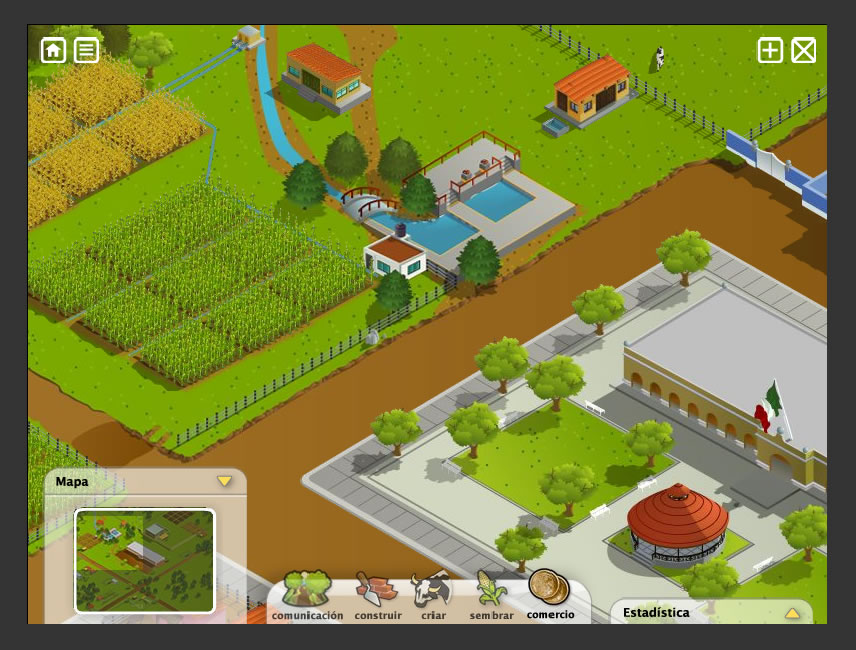The image size is (856, 650).
Task: Open the list menu icon
Action: click(87, 50)
